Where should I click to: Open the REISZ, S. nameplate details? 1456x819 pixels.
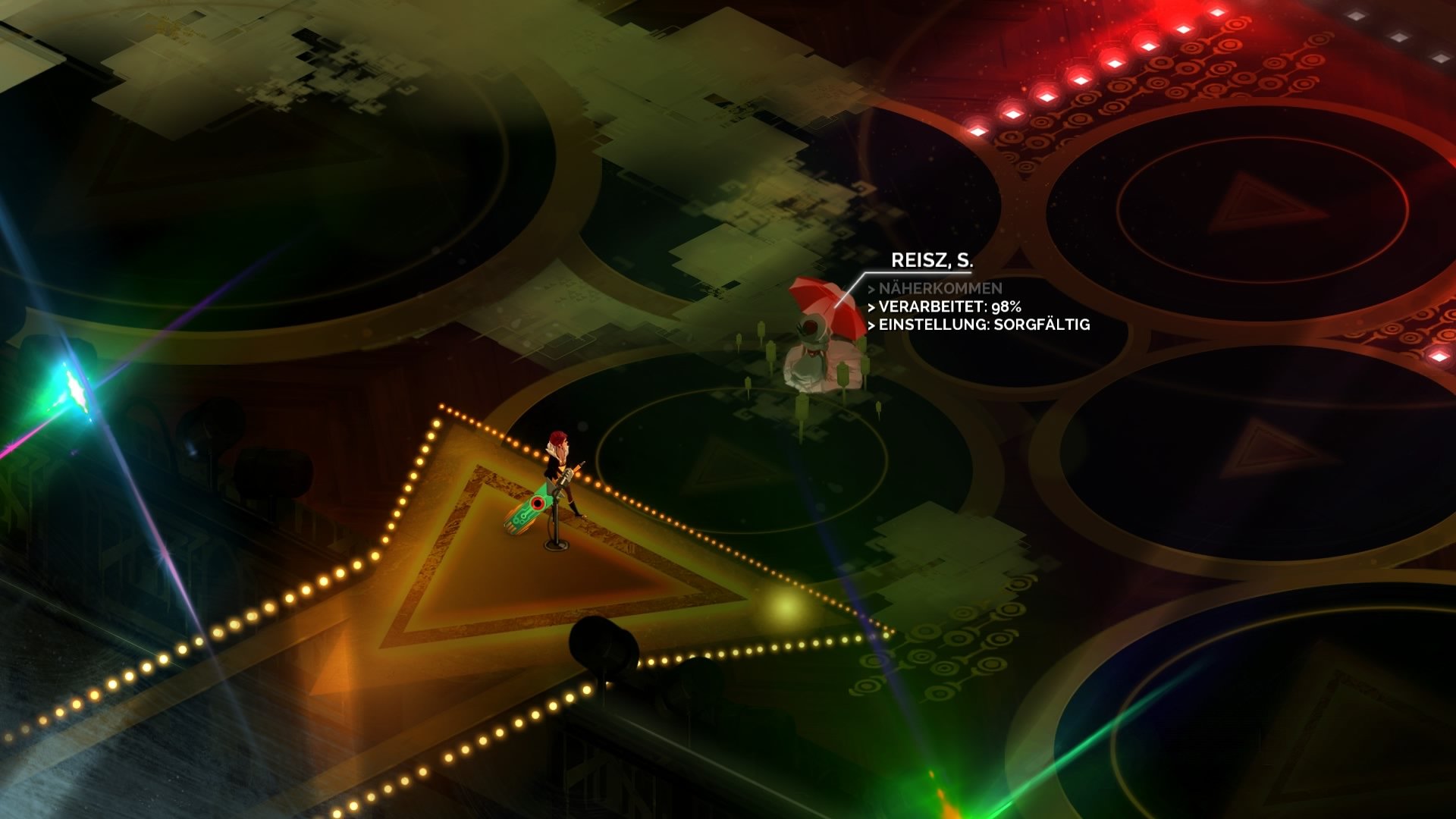pos(933,259)
